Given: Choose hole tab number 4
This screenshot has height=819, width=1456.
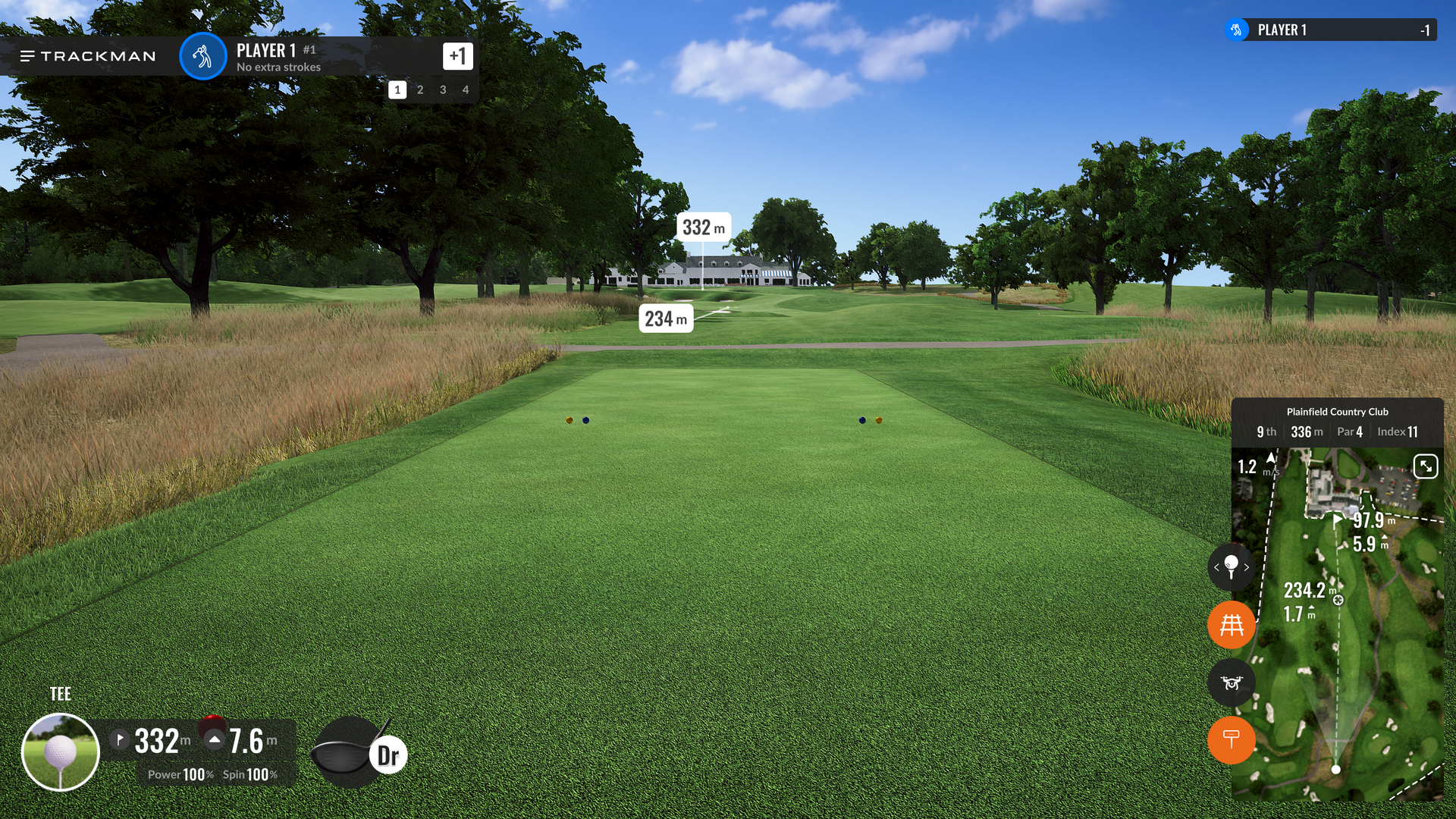Looking at the screenshot, I should point(466,89).
